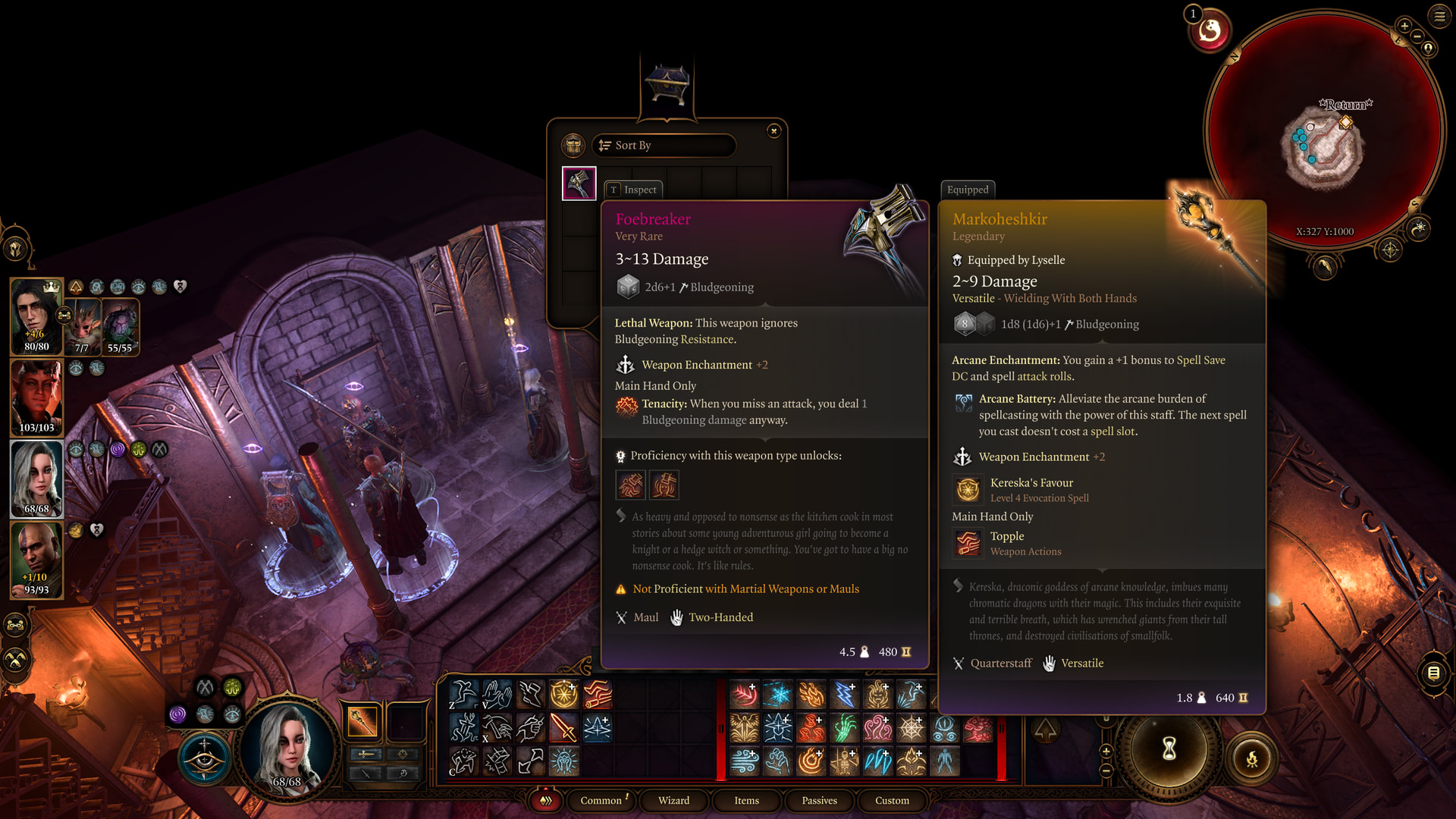
Task: Select the Foebreaker maul in container
Action: [579, 184]
